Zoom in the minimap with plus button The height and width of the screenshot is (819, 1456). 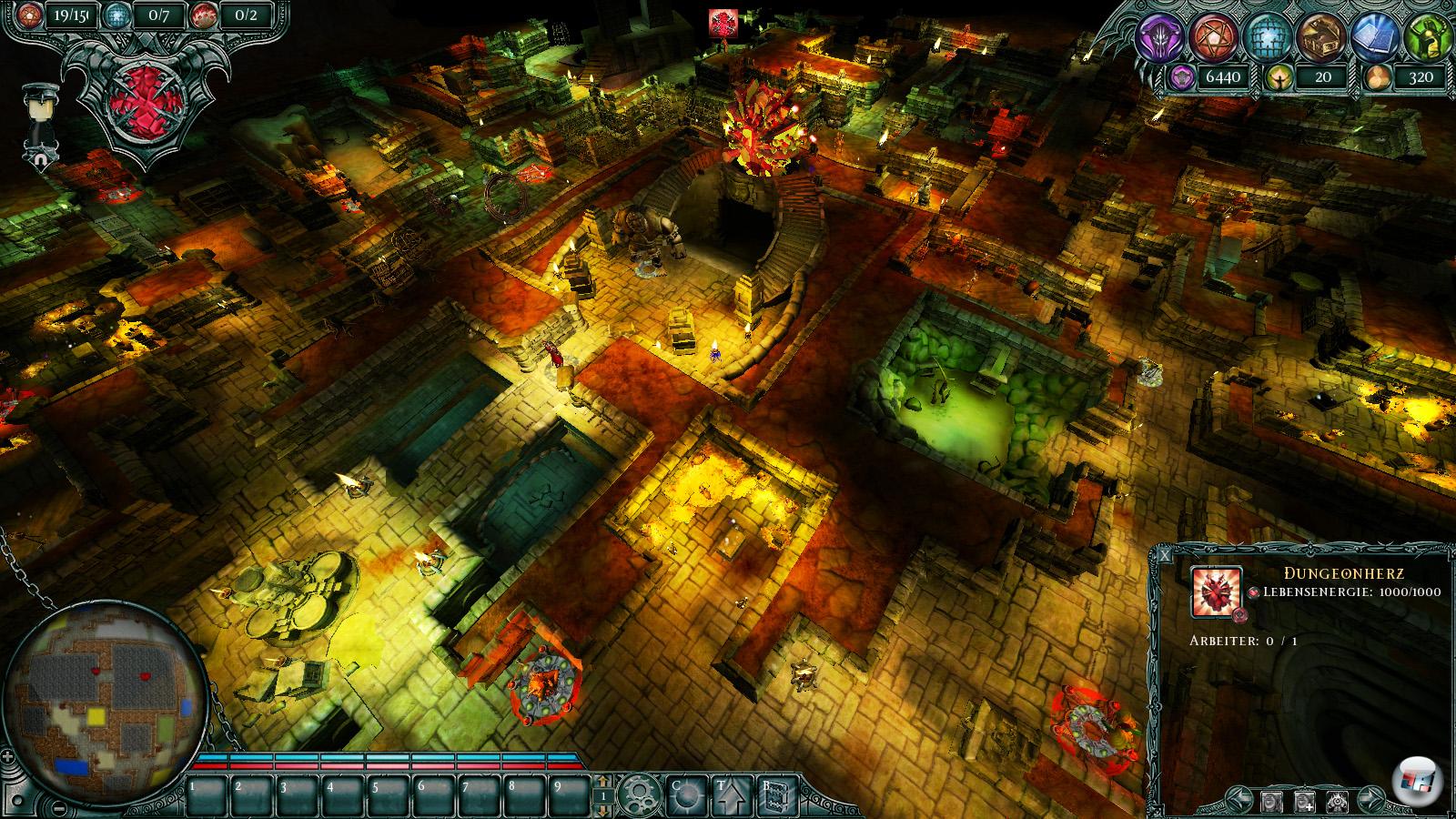tap(9, 756)
